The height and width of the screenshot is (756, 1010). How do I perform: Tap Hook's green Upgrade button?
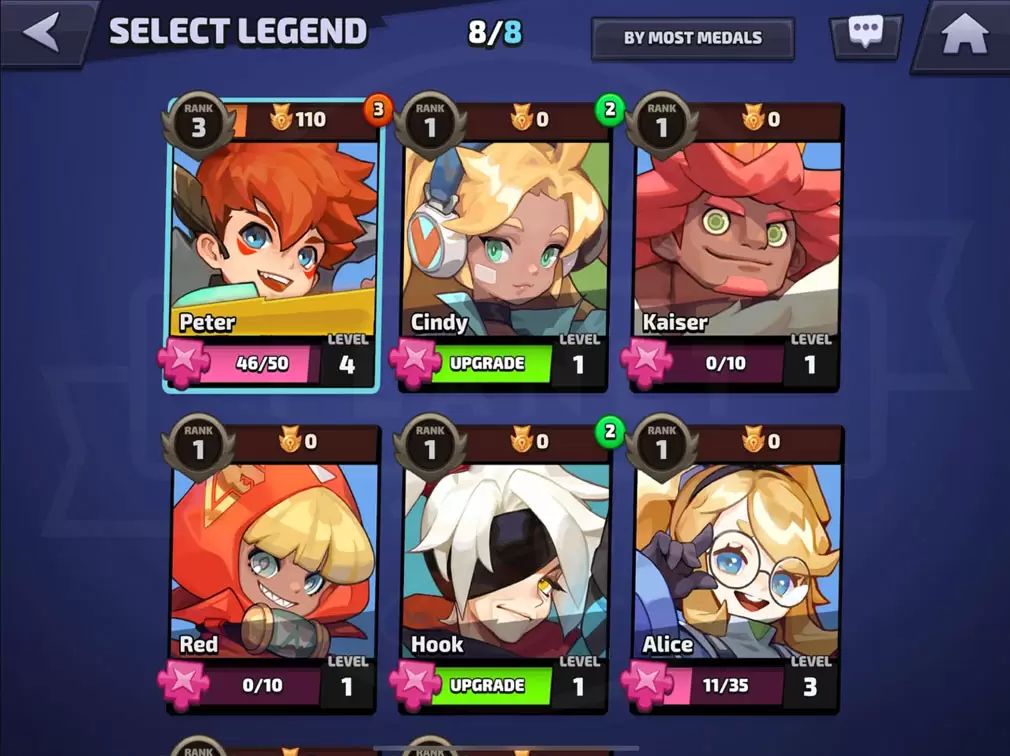point(488,686)
